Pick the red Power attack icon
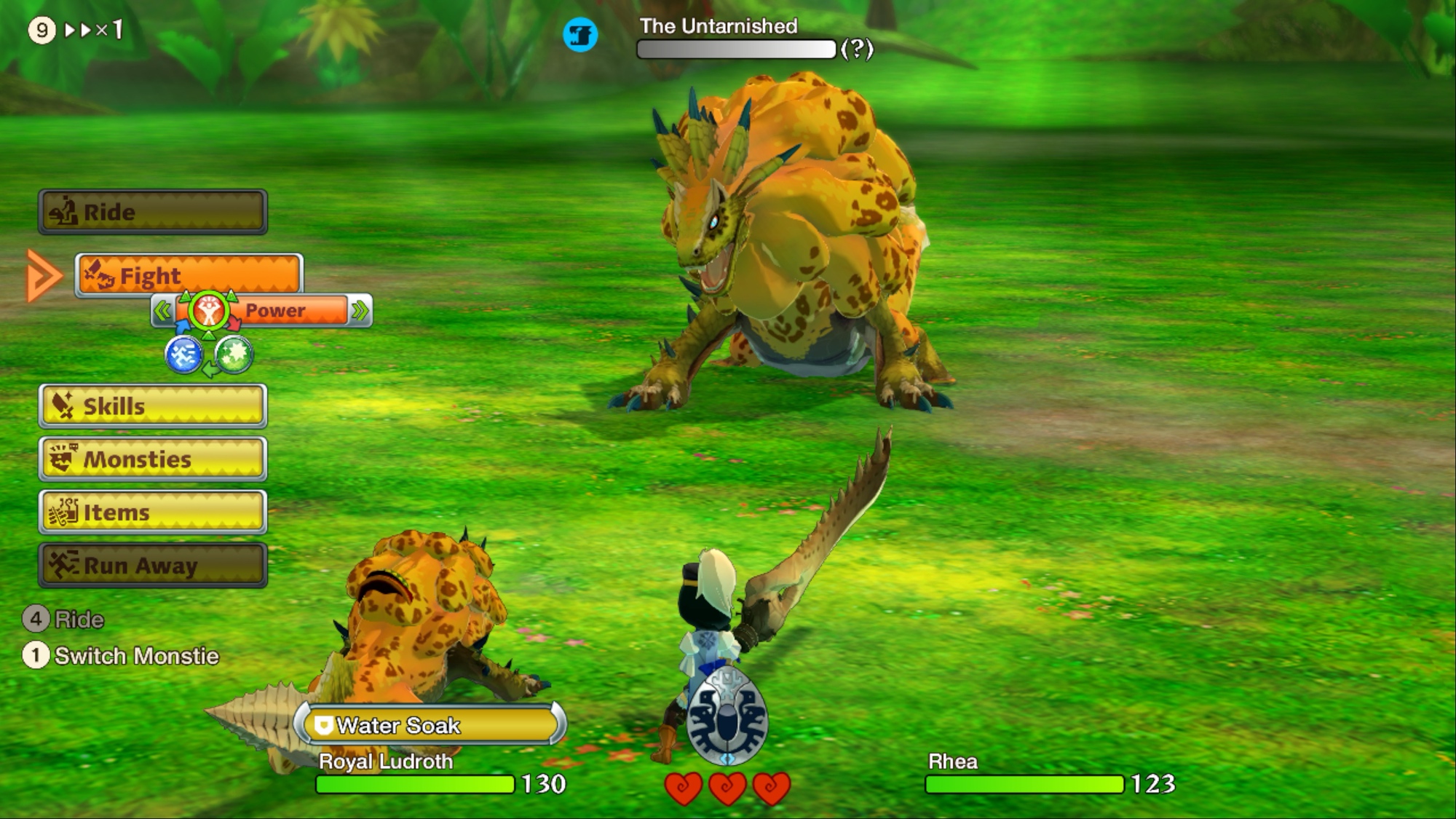The width and height of the screenshot is (1456, 819). coord(209,312)
